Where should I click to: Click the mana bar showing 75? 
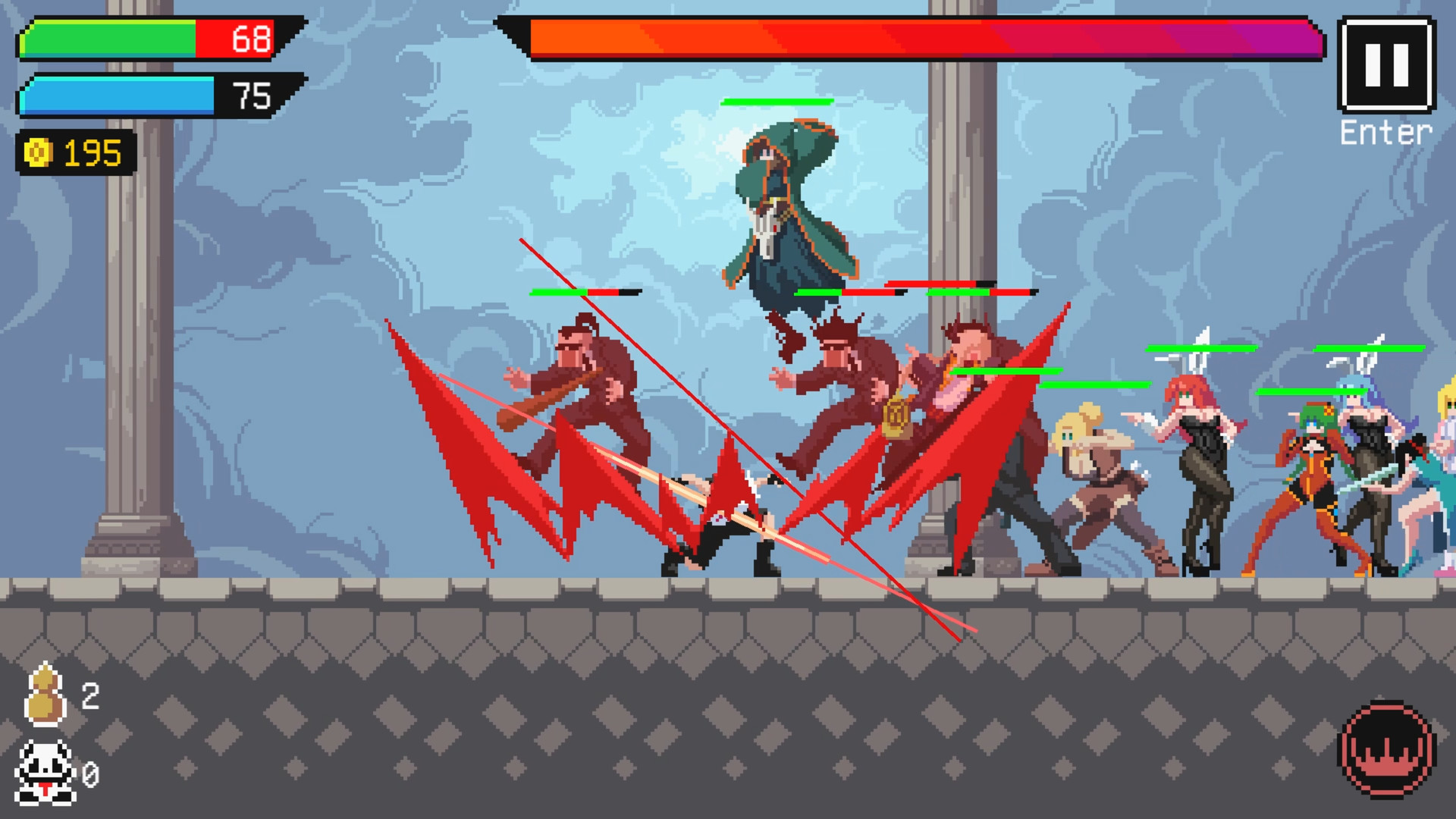coord(121,97)
